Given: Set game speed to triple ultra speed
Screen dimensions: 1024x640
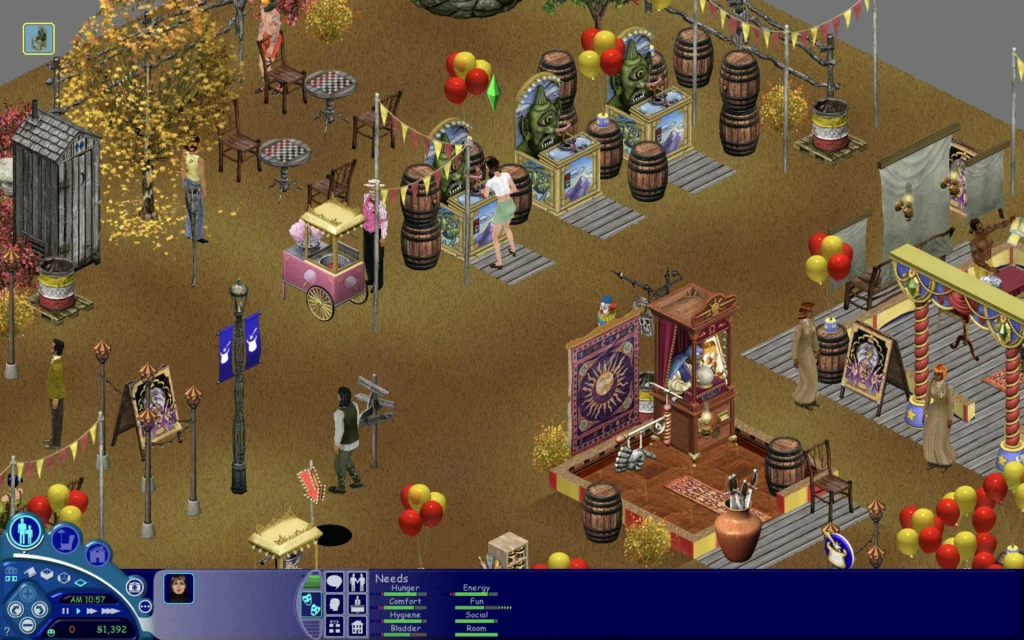Looking at the screenshot, I should [x=110, y=611].
